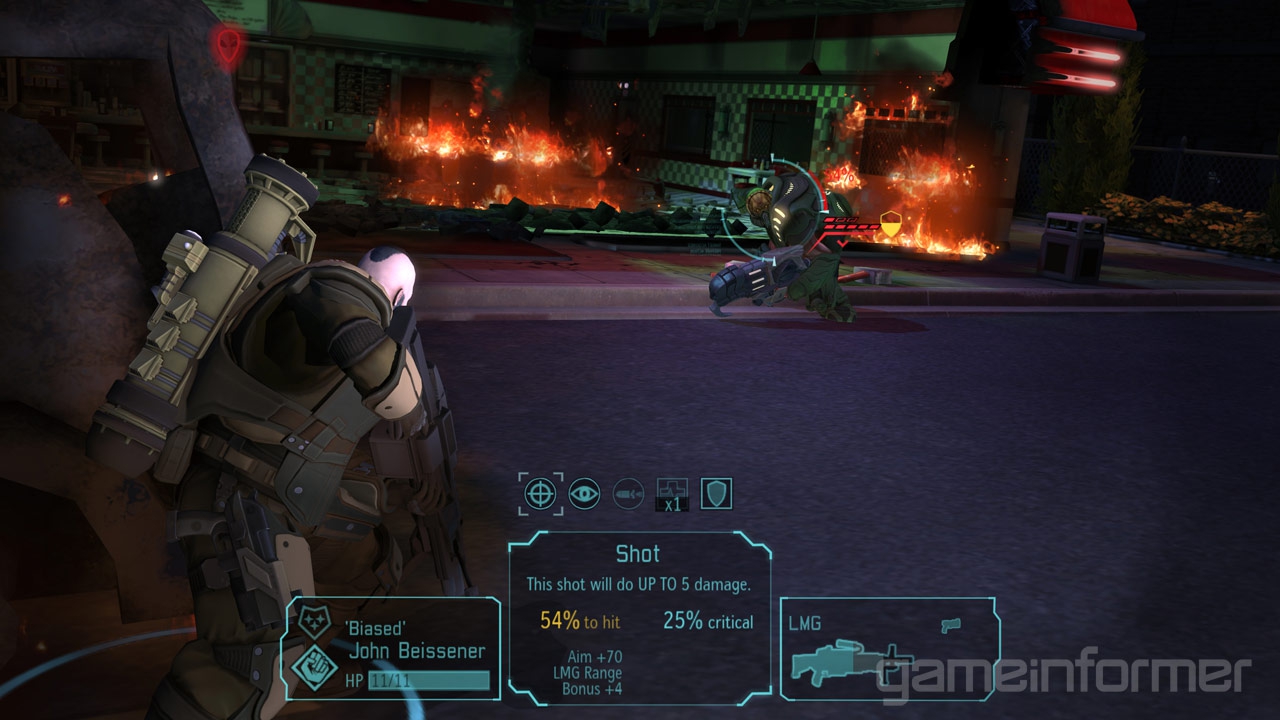Select the Fire Weapon crosshair ability
The width and height of the screenshot is (1280, 720).
click(x=540, y=494)
